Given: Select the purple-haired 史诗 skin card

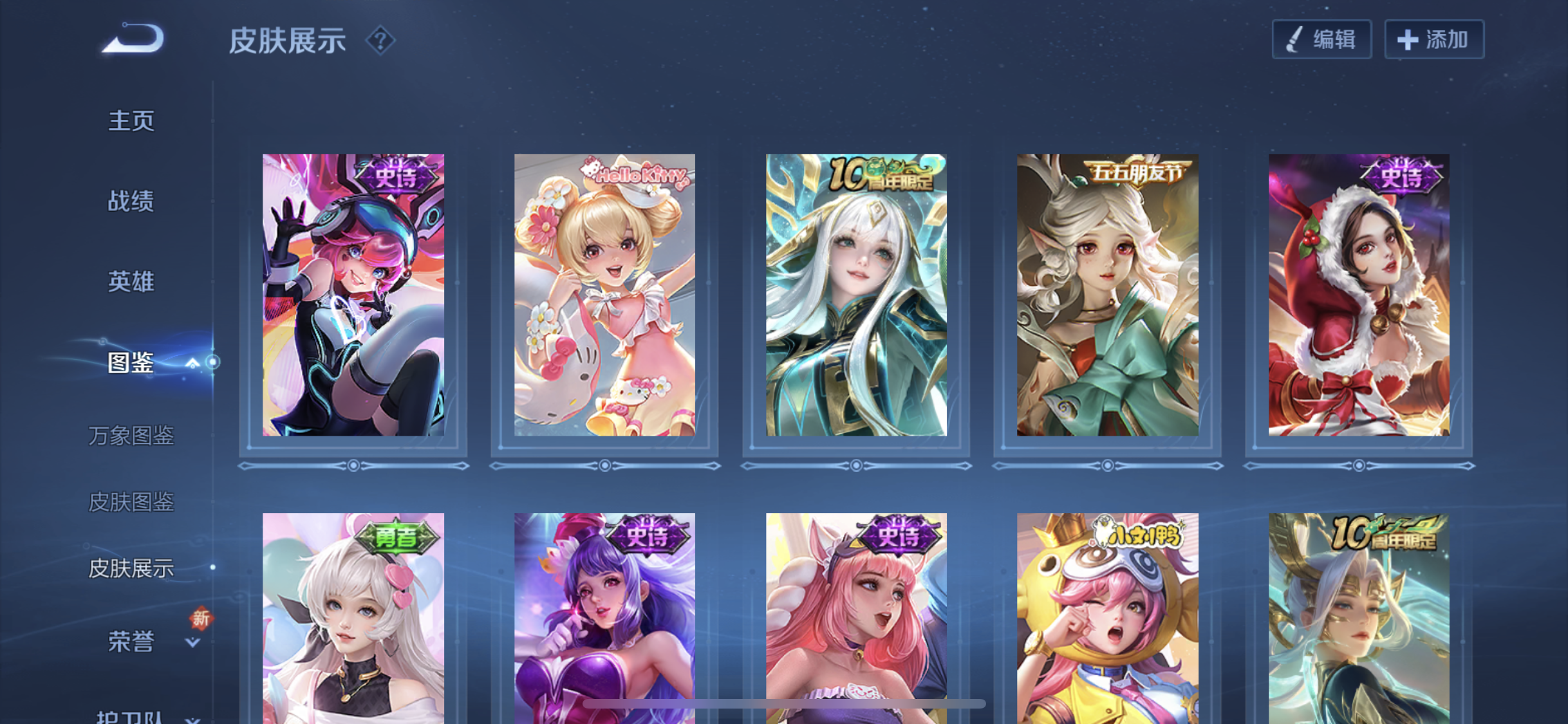Looking at the screenshot, I should (x=604, y=618).
